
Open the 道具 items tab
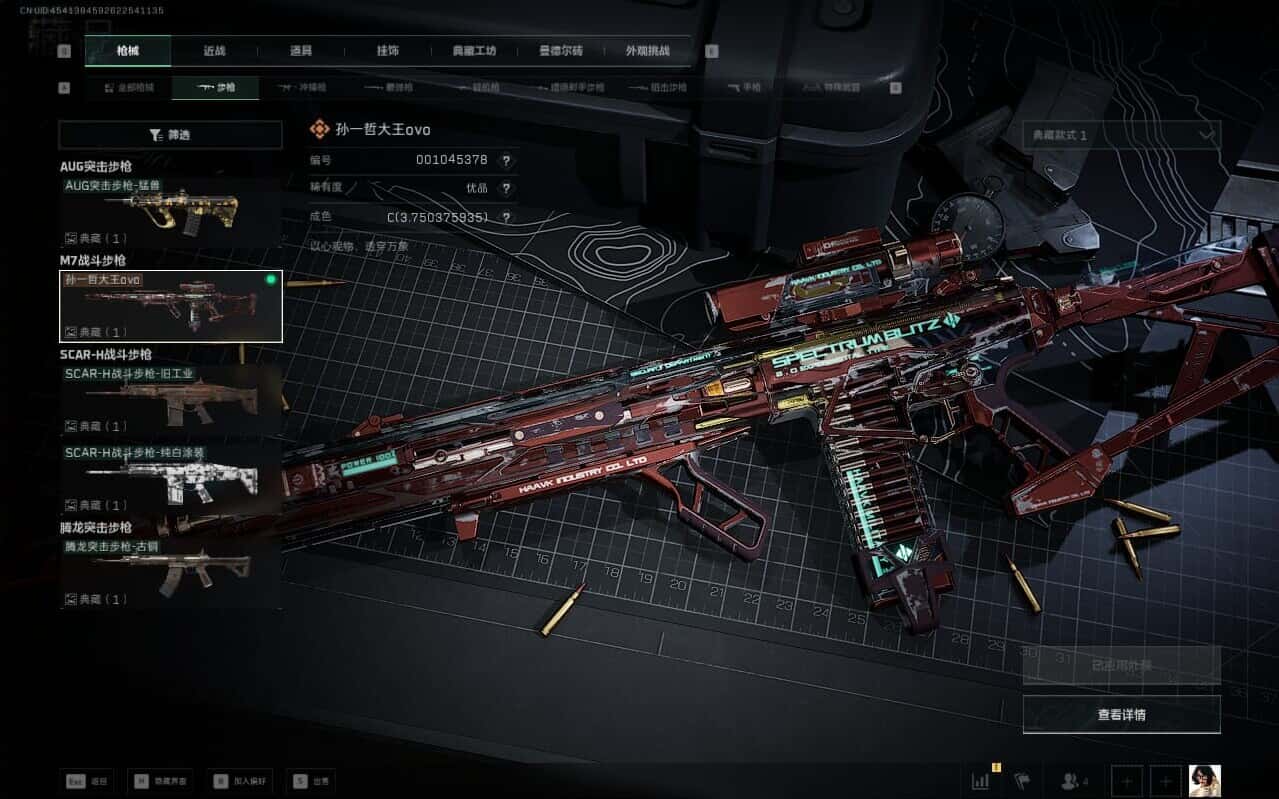tap(301, 51)
